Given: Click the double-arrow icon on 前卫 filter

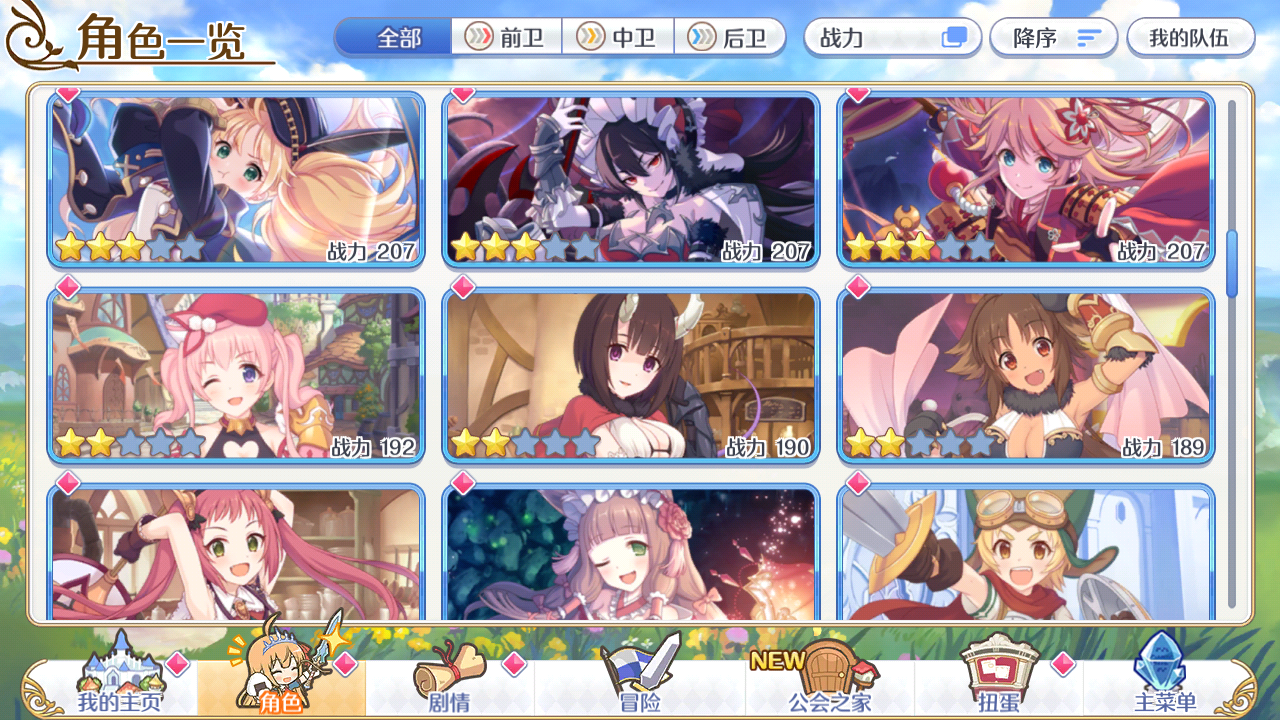Looking at the screenshot, I should [x=479, y=37].
